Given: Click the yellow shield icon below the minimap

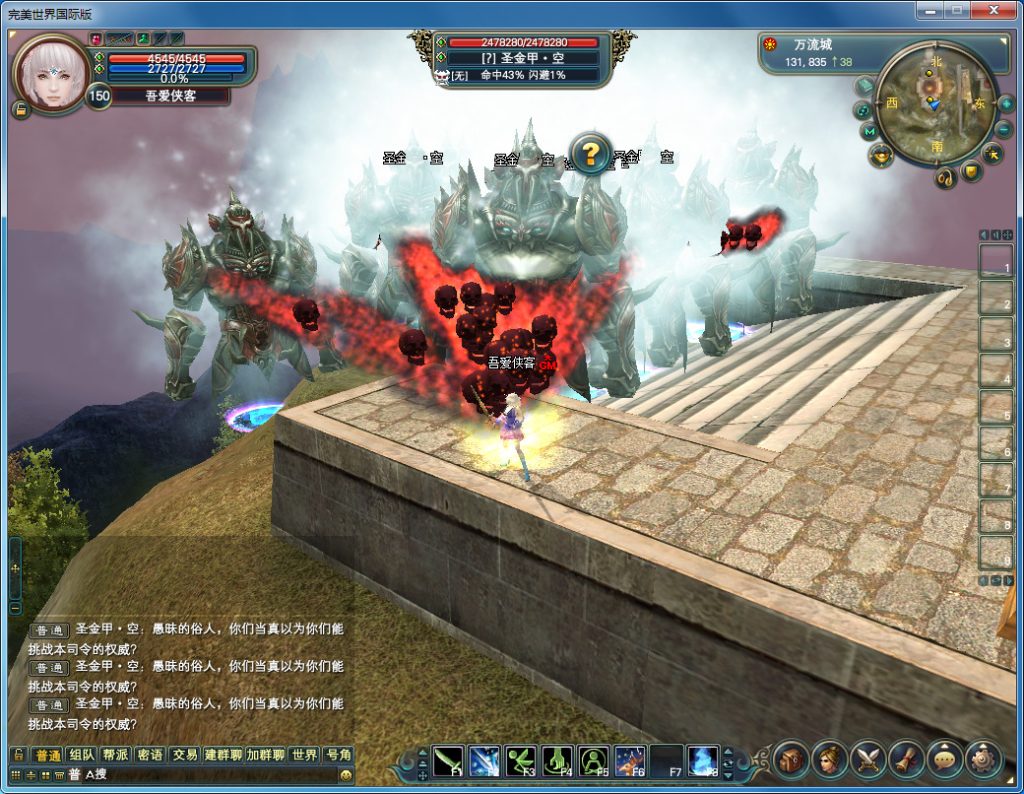Looking at the screenshot, I should pos(971,172).
